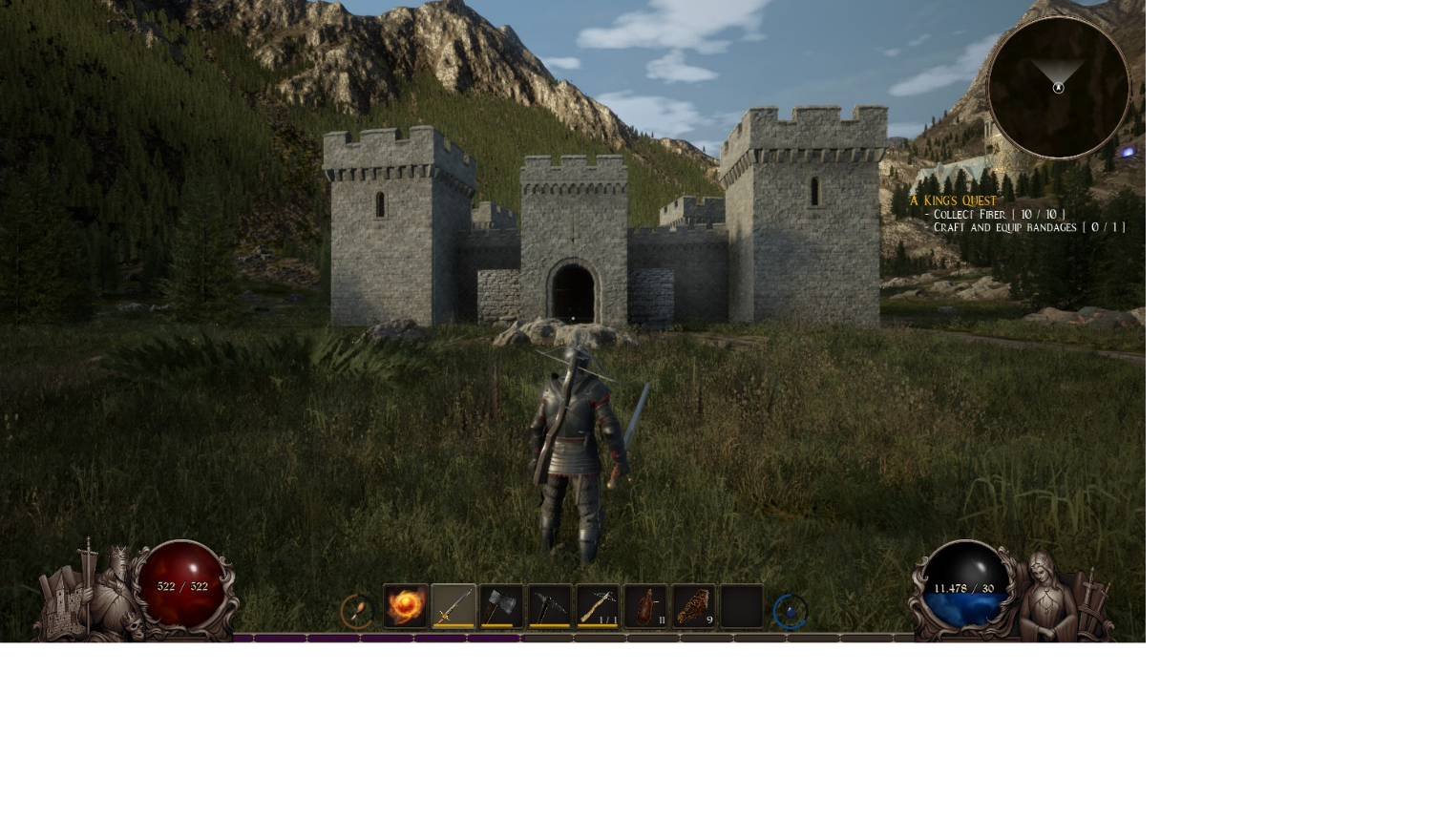Viewport: 1456px width, 819px height.
Task: Select the Fireball spell in the hotbar
Action: [406, 605]
